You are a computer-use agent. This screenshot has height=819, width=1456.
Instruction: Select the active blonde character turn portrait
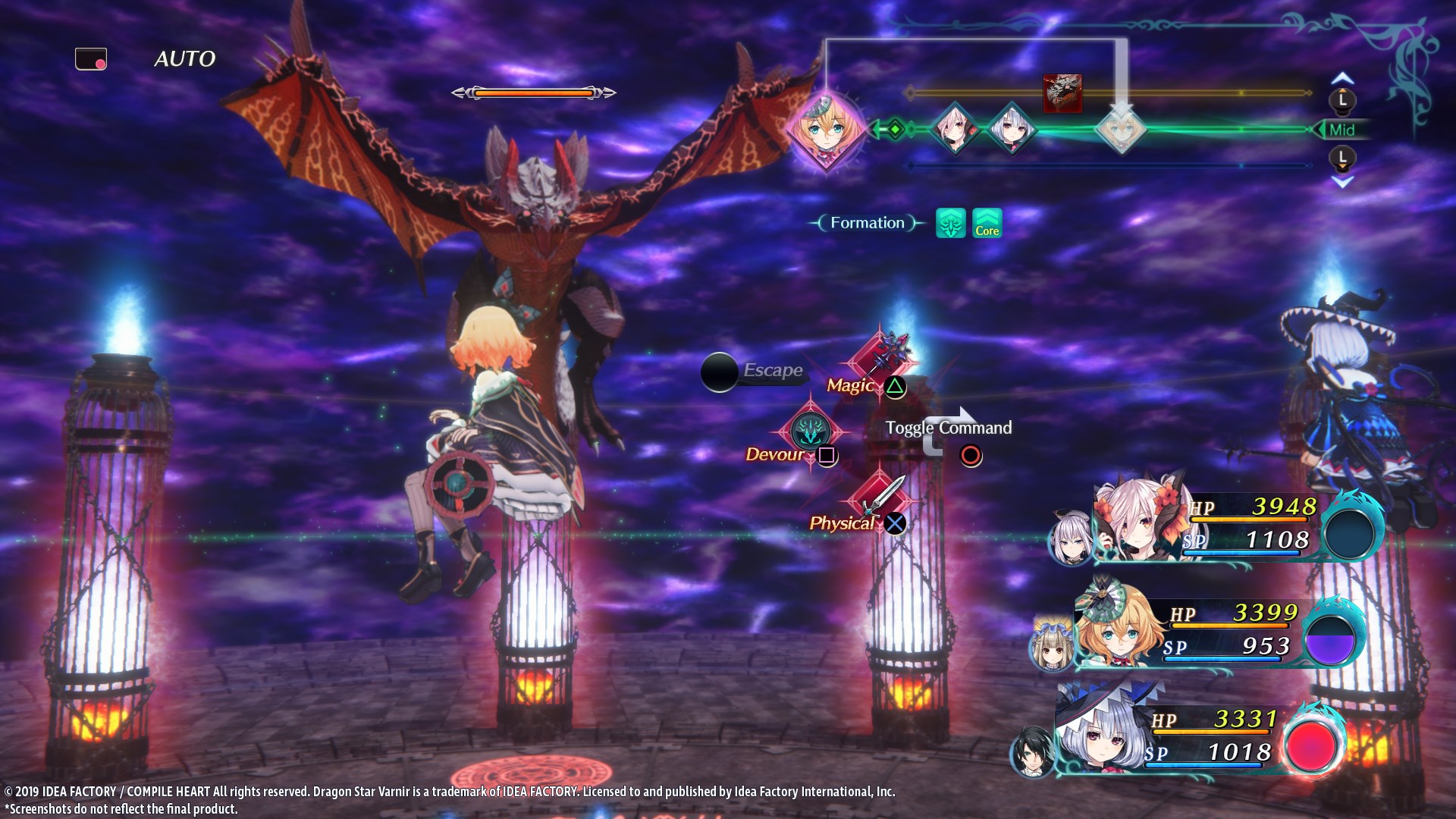[827, 129]
